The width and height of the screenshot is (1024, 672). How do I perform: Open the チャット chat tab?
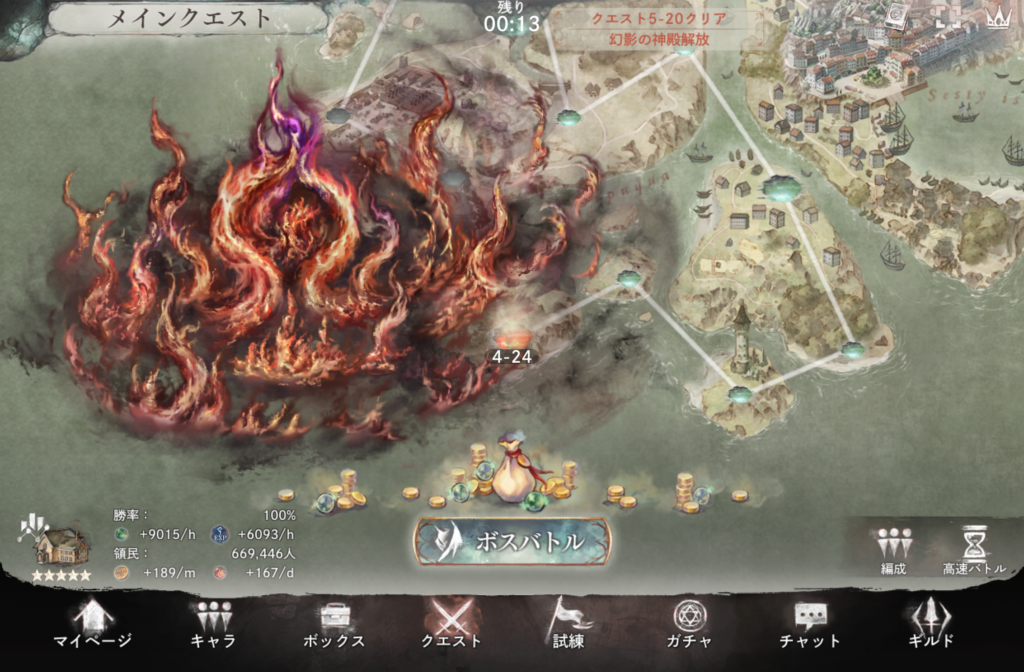810,624
